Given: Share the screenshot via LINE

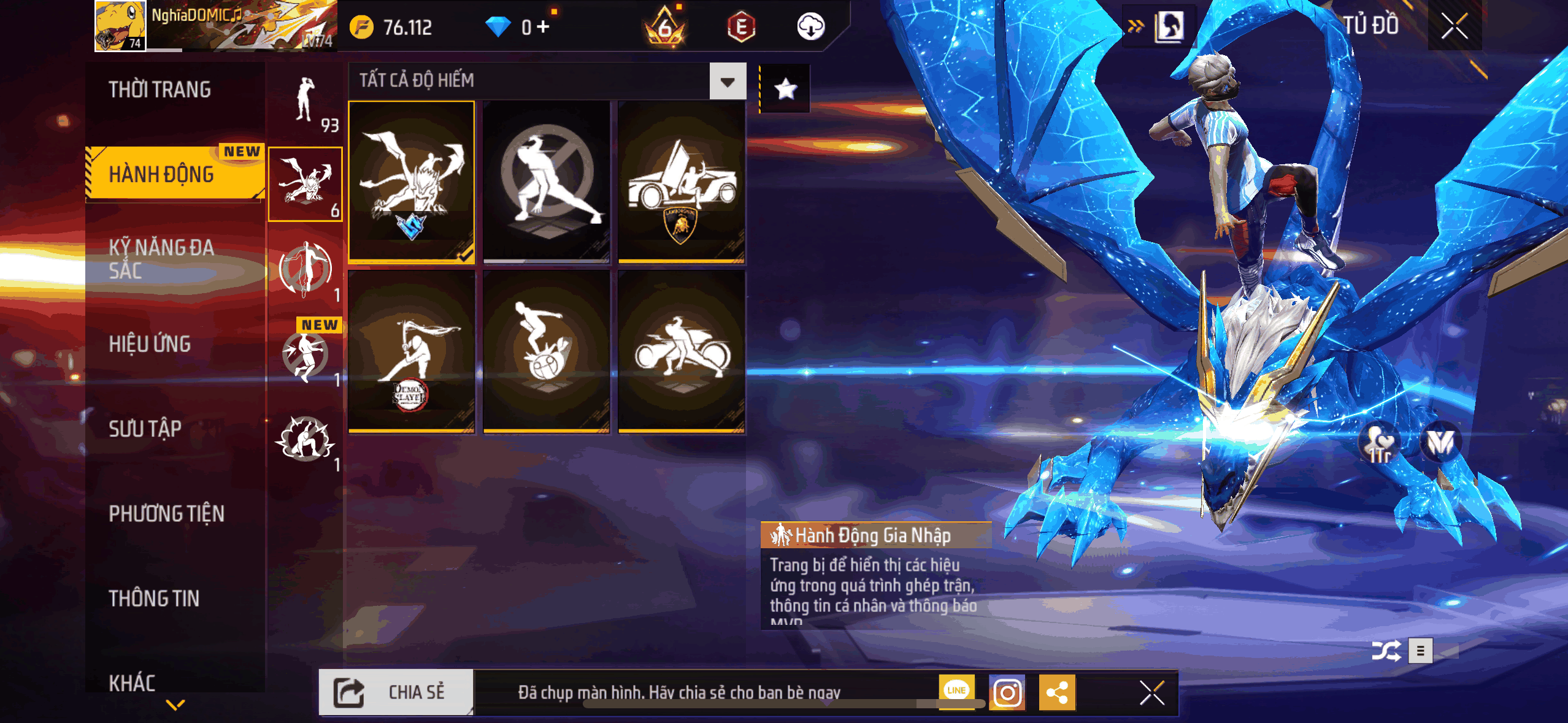Looking at the screenshot, I should coord(956,690).
